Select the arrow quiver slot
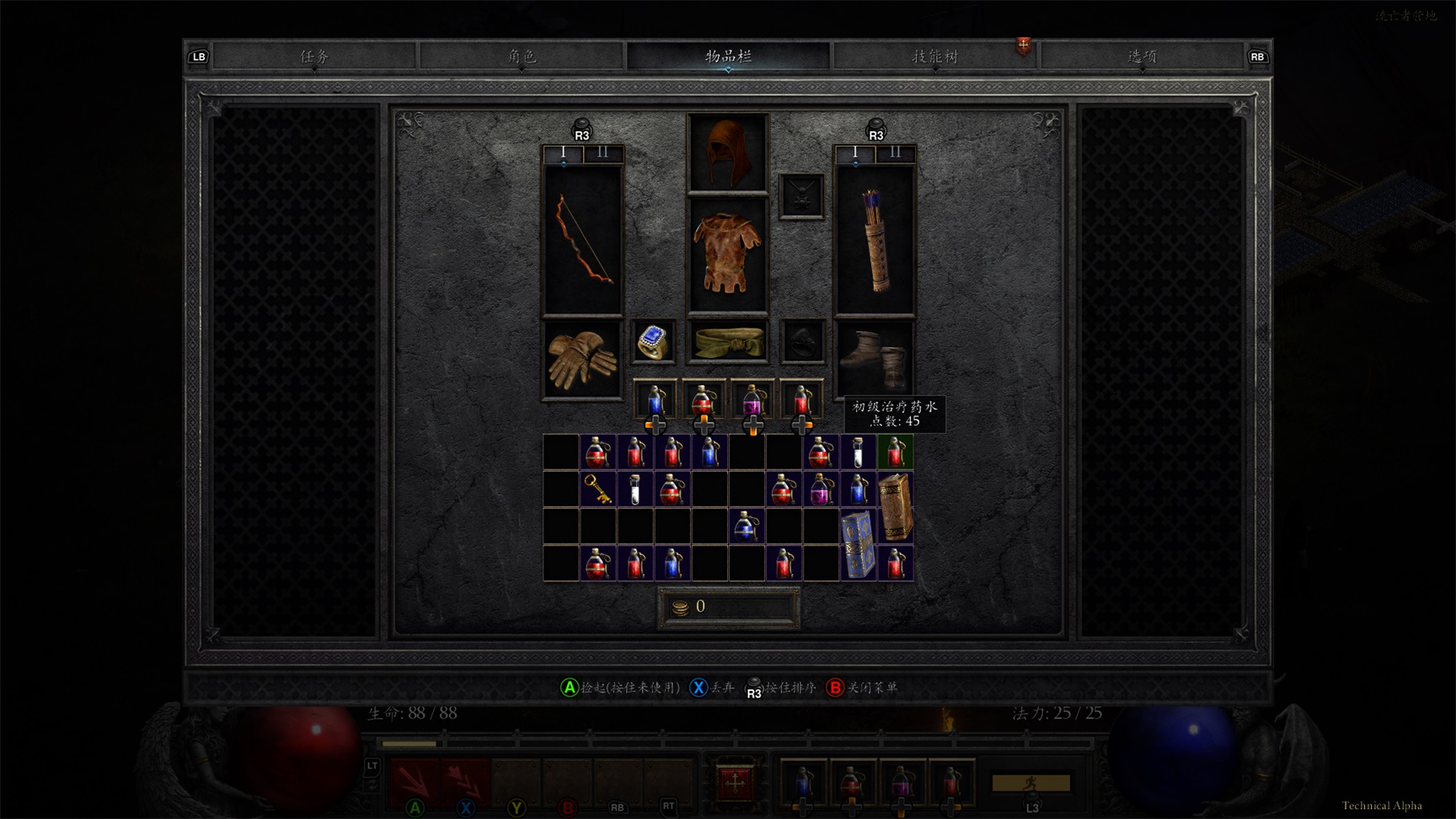Image resolution: width=1456 pixels, height=819 pixels. click(875, 240)
